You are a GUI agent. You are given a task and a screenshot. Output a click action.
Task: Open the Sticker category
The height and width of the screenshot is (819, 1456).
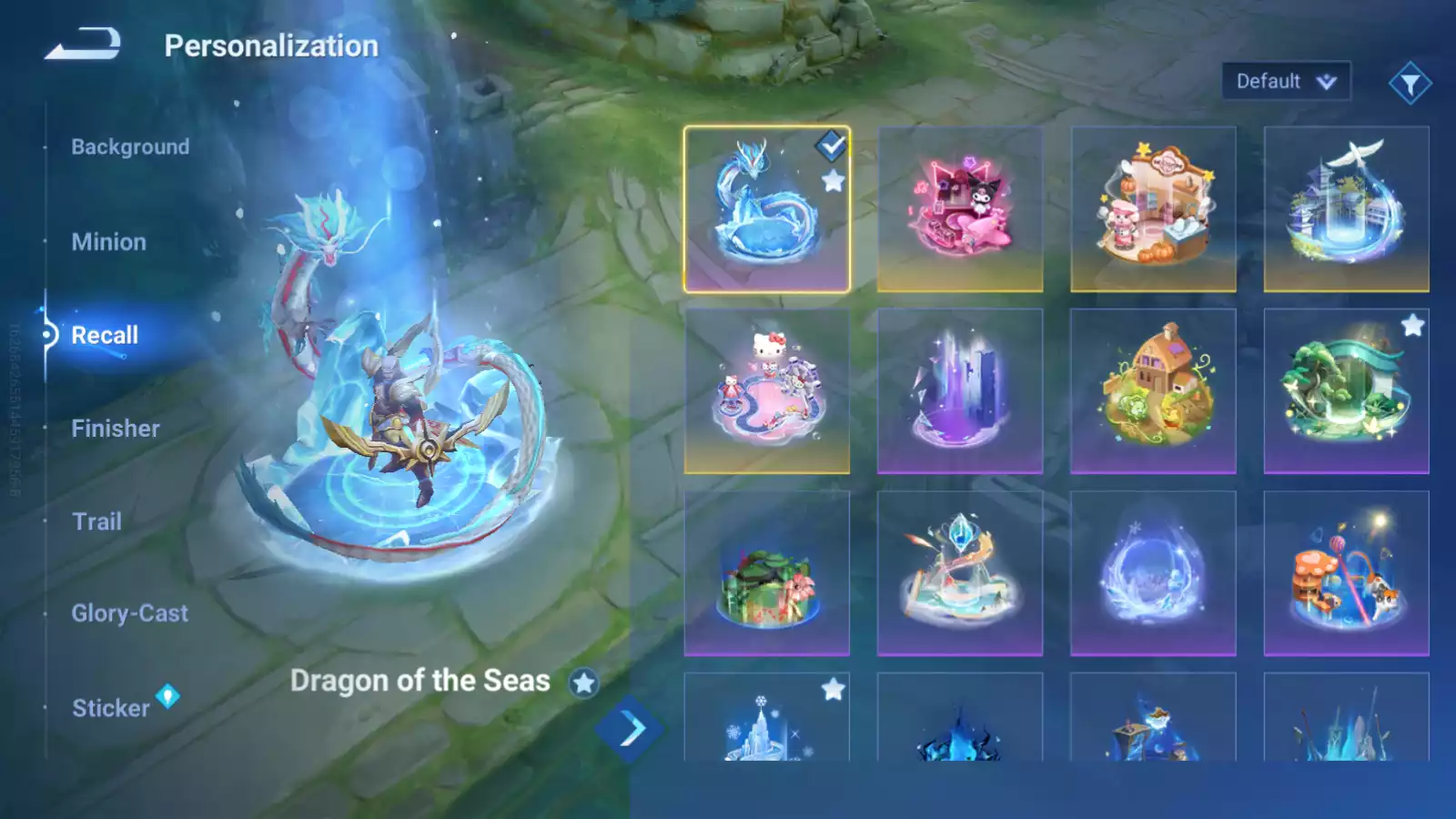[x=111, y=708]
